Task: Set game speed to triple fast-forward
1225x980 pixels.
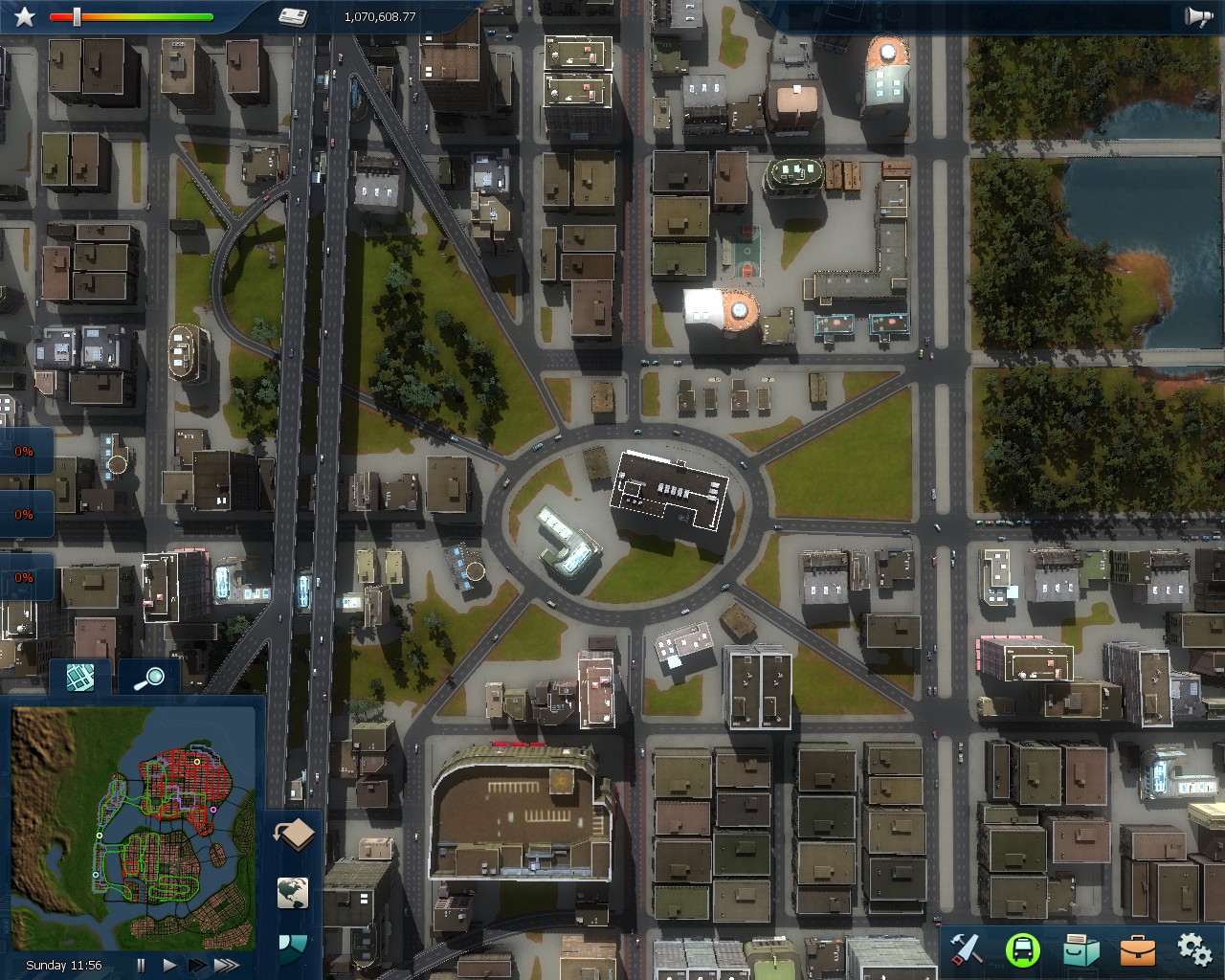Action: [227, 966]
